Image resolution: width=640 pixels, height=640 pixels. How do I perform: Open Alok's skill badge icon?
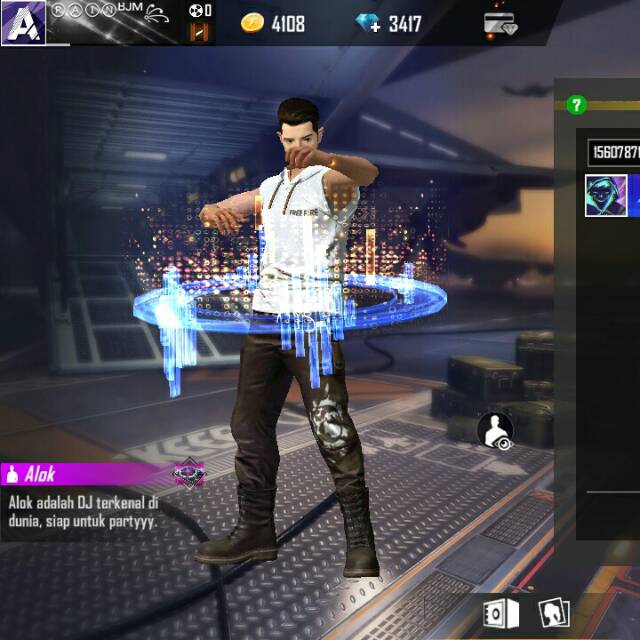[x=189, y=472]
